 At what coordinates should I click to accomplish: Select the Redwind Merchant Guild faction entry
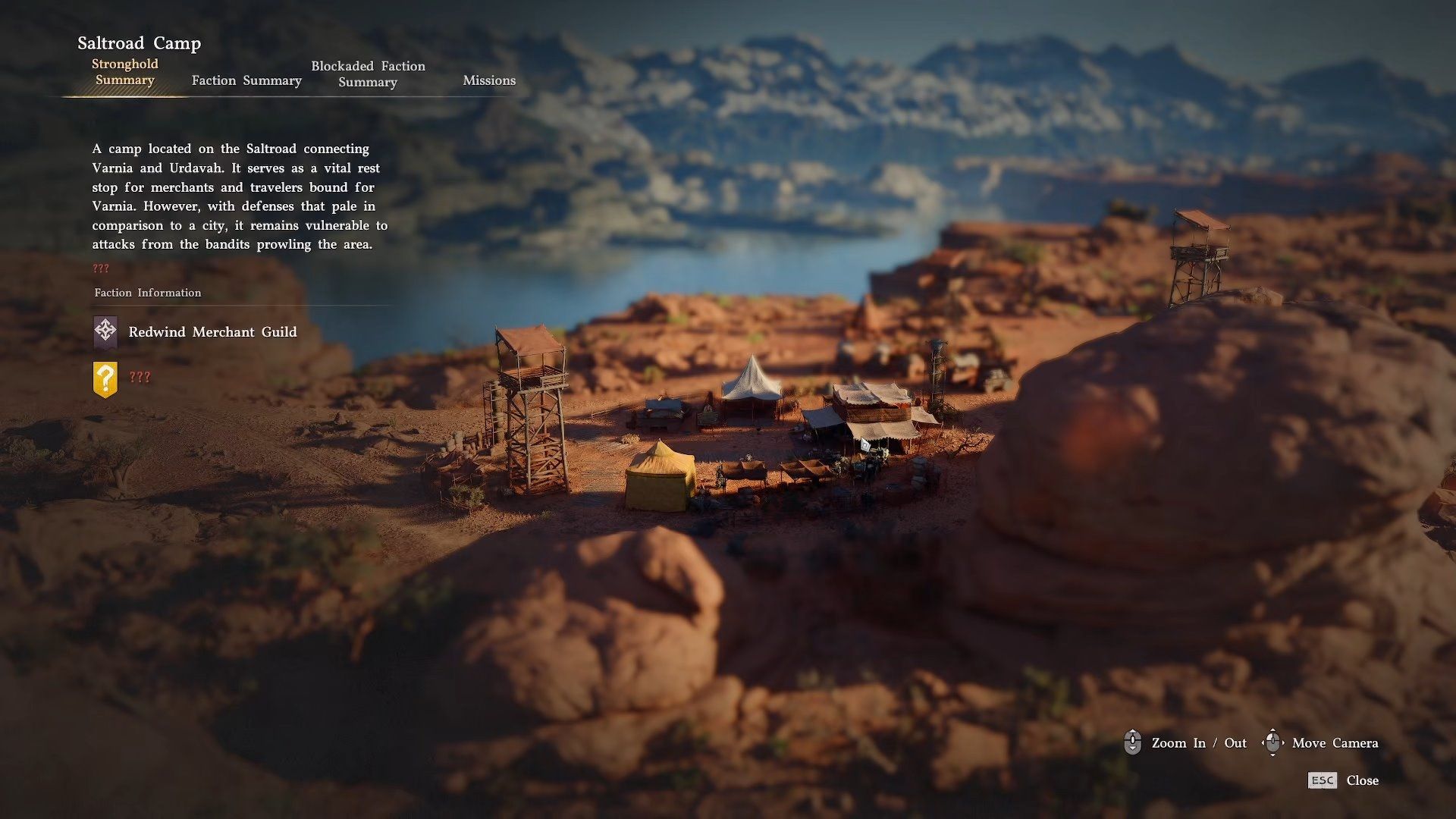coord(212,332)
